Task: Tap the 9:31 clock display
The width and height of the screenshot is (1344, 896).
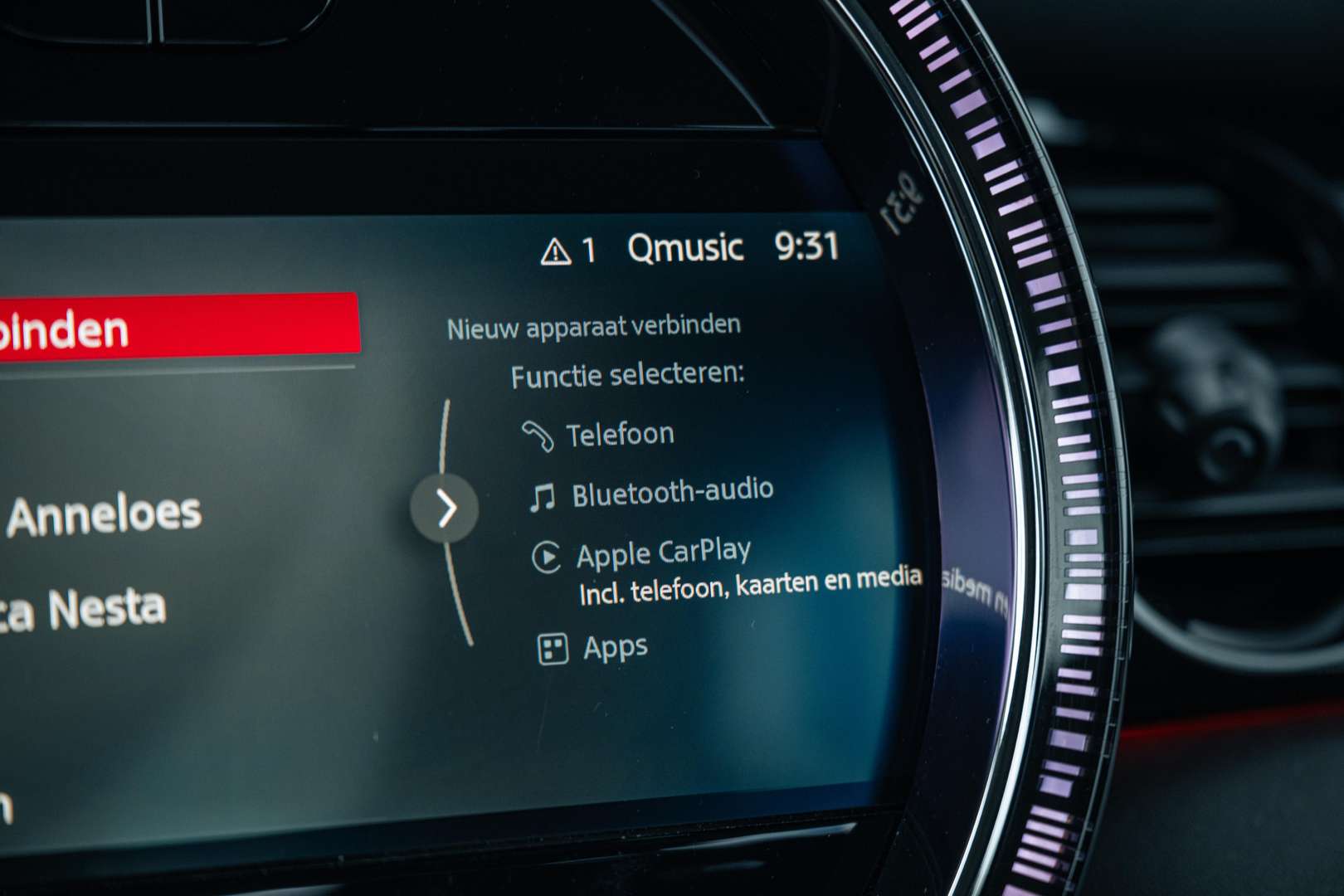Action: (x=807, y=243)
